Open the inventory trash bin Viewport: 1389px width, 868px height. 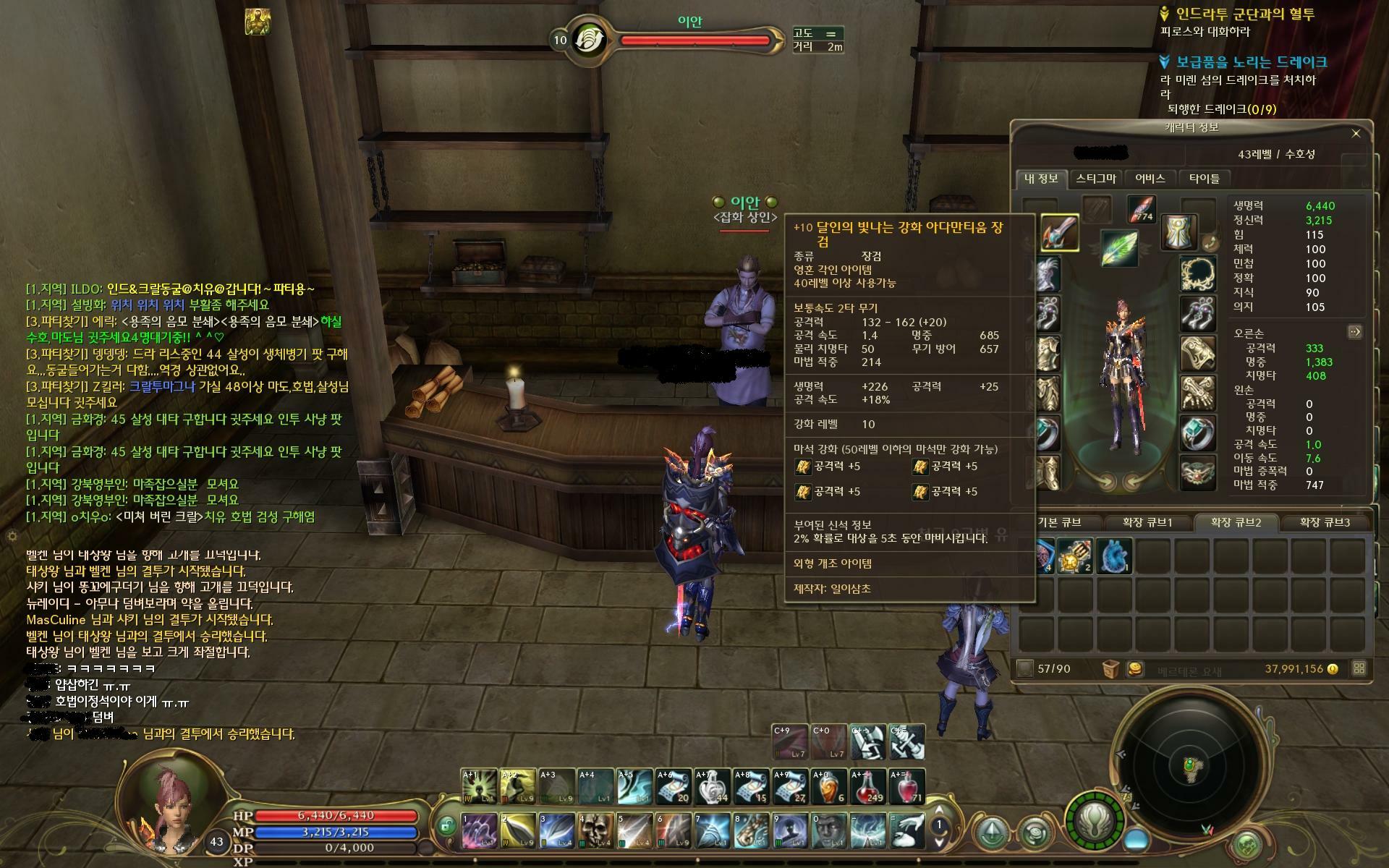pos(1110,669)
